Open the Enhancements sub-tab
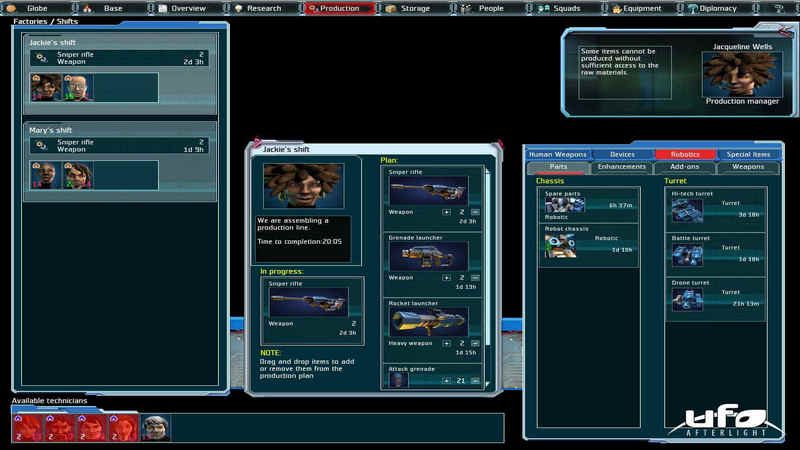Viewport: 800px width, 450px height. pos(622,167)
